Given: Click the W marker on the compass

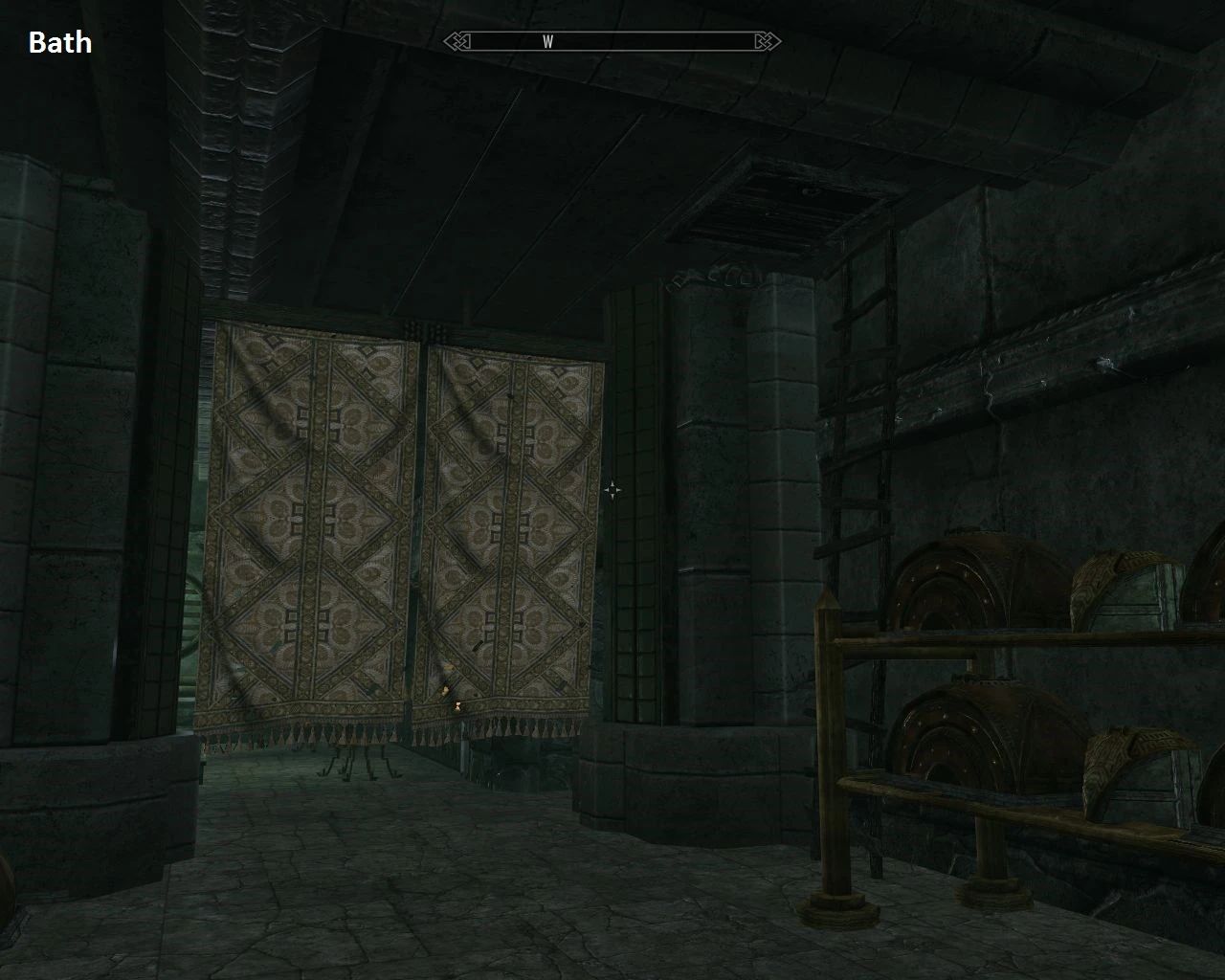Looking at the screenshot, I should [548, 41].
